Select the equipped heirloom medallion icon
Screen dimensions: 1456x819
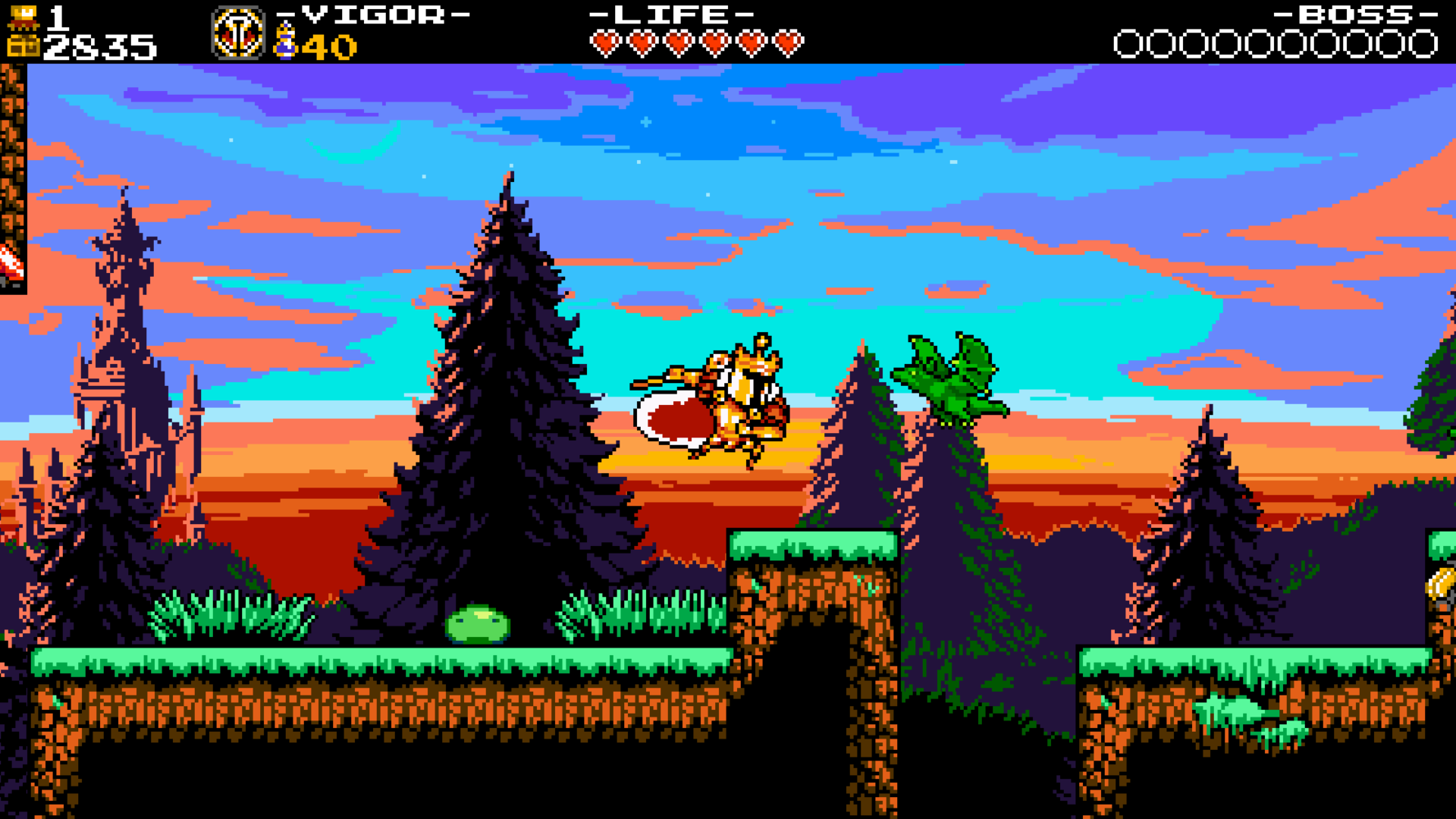coord(237,33)
